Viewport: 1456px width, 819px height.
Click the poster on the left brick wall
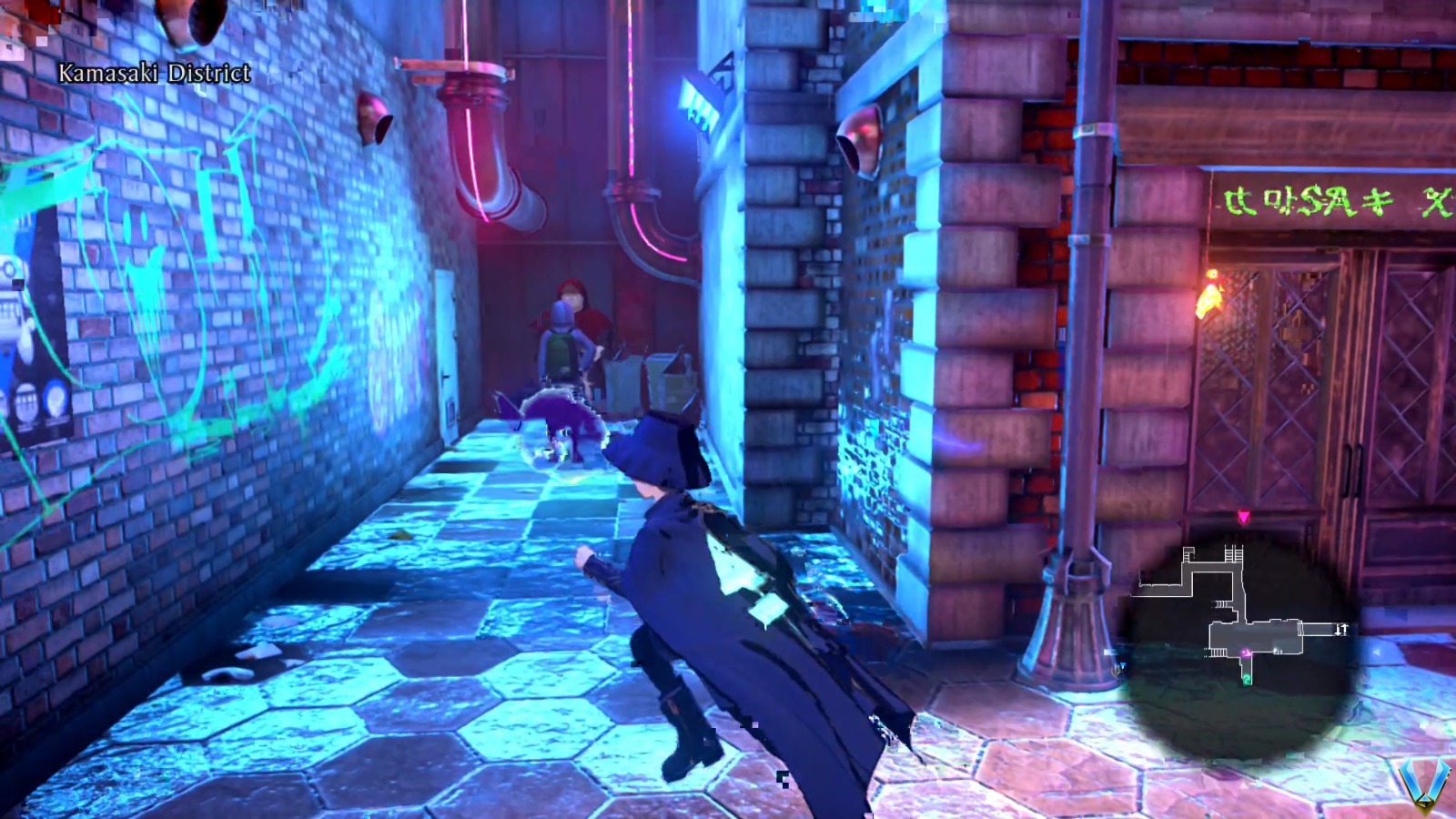pyautogui.click(x=27, y=346)
